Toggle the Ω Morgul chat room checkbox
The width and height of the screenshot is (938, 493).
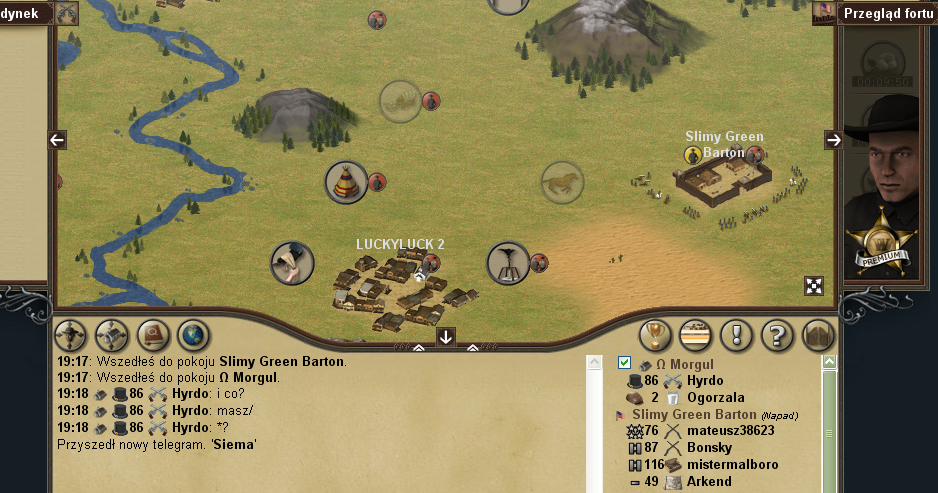tap(625, 363)
